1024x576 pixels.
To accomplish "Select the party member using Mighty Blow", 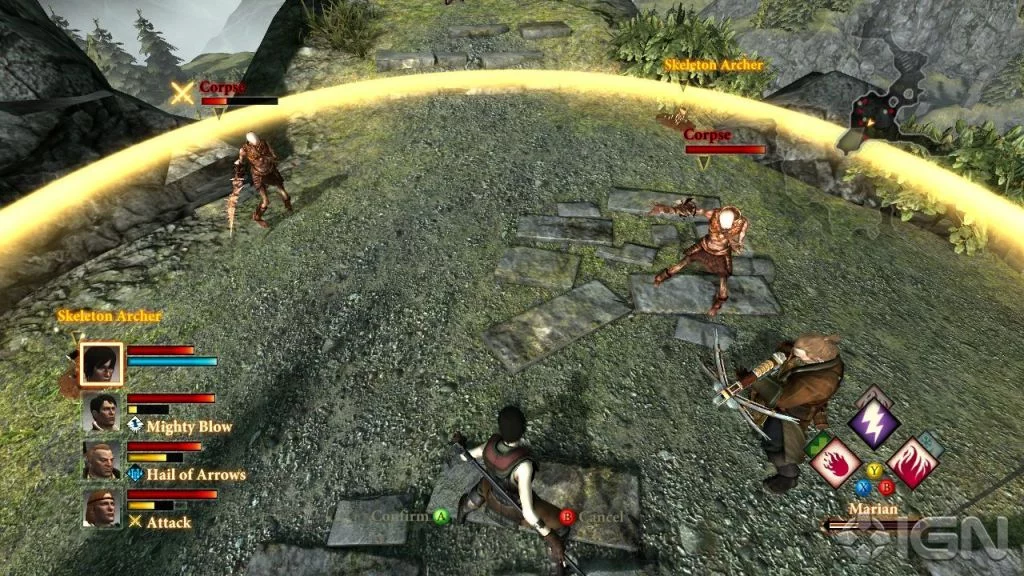I will [101, 411].
